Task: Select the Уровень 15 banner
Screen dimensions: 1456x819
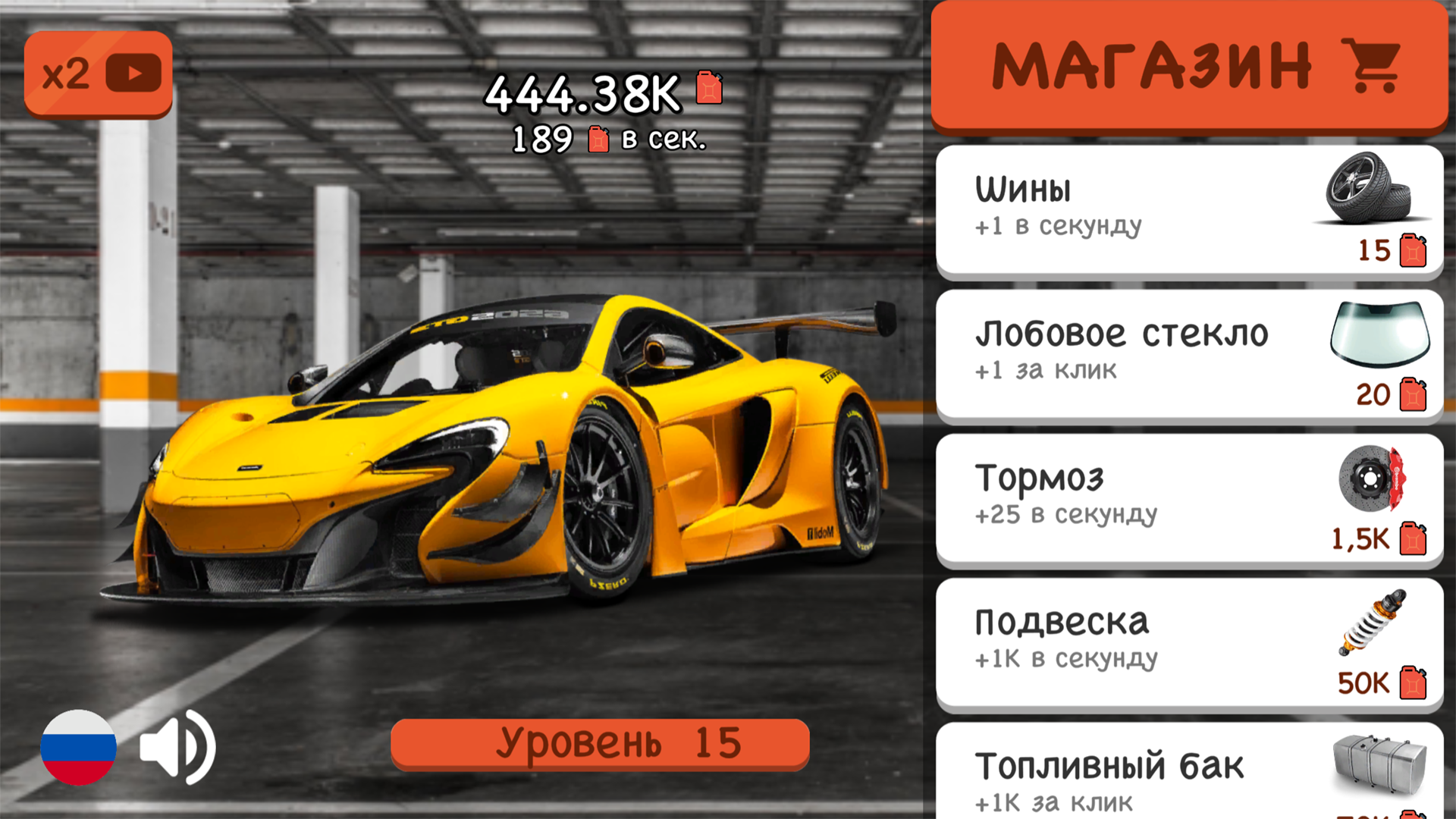Action: (601, 742)
